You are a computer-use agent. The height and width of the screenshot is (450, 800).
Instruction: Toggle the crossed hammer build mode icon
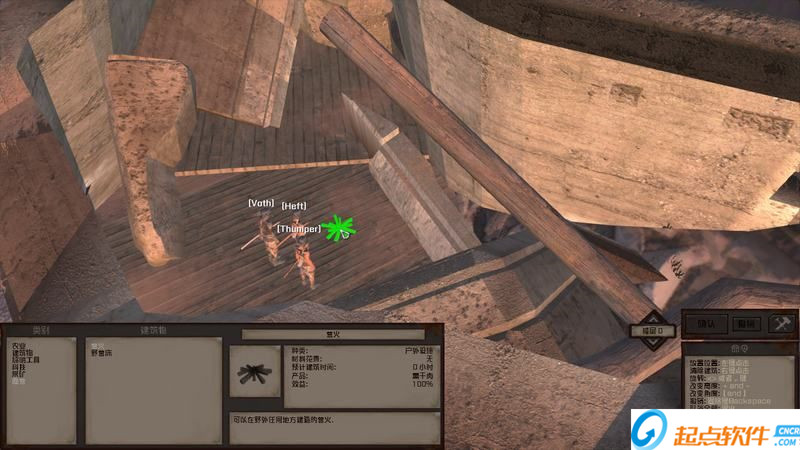(780, 323)
